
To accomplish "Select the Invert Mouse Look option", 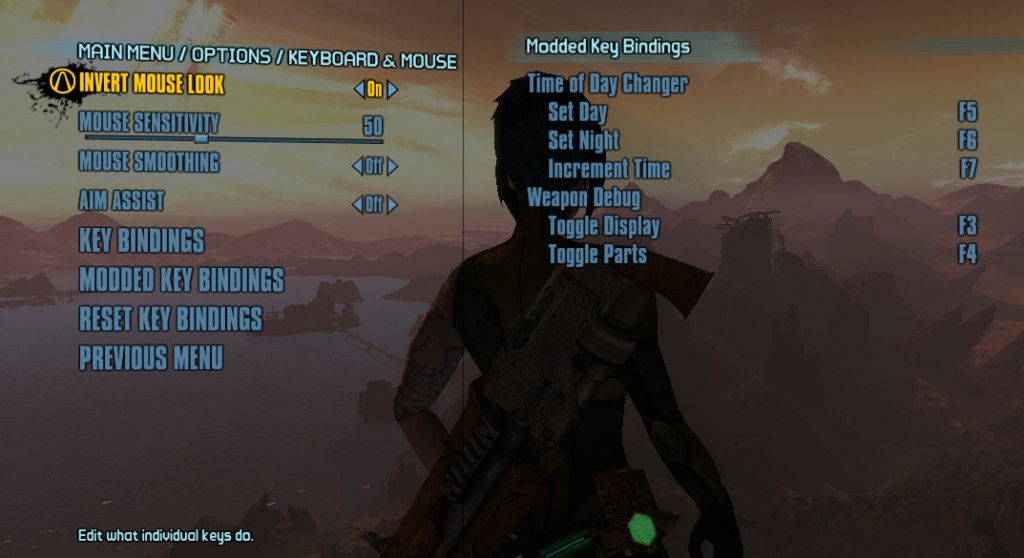I will point(151,83).
